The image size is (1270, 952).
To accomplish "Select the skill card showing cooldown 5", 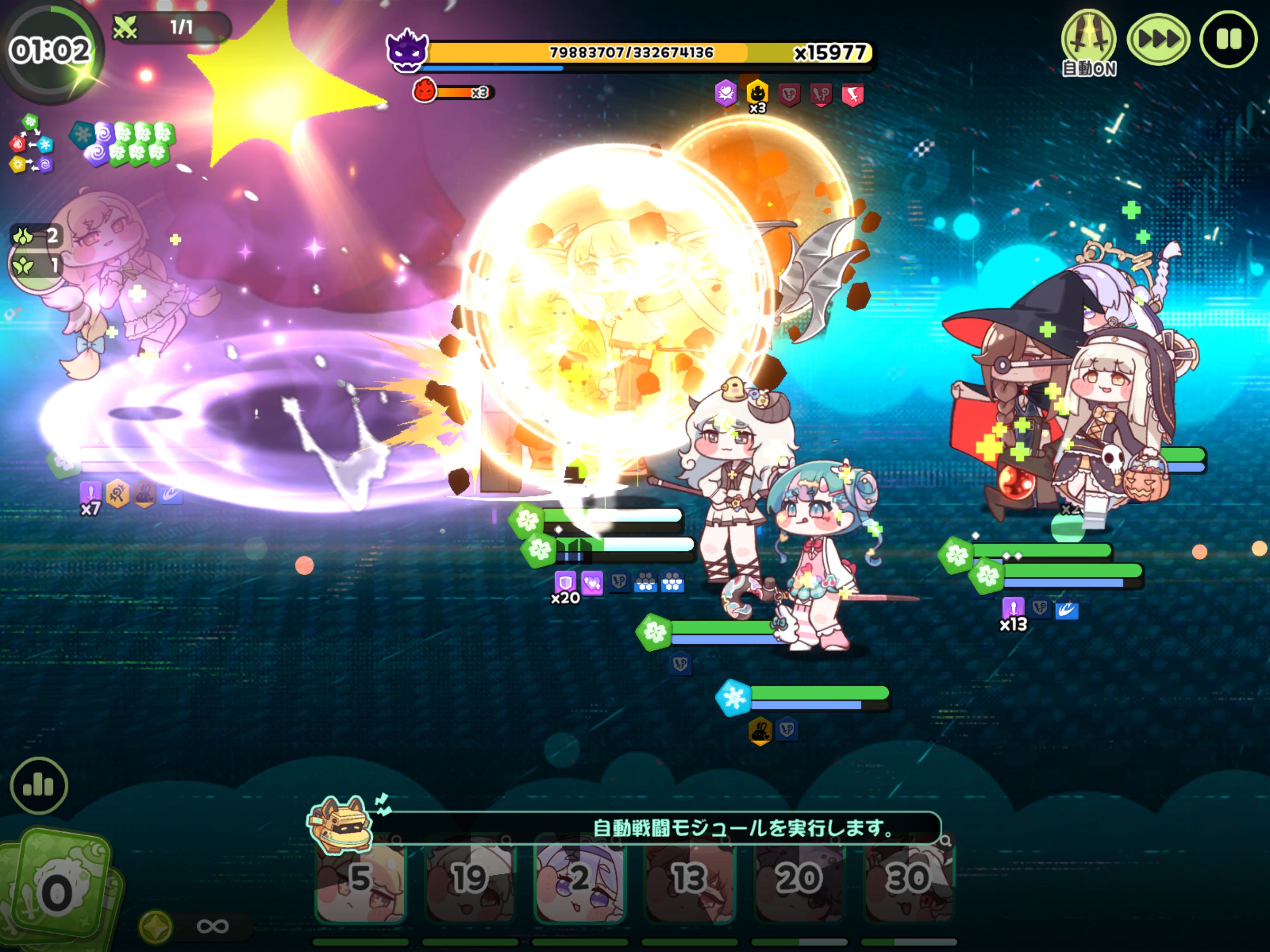I will coord(361,879).
